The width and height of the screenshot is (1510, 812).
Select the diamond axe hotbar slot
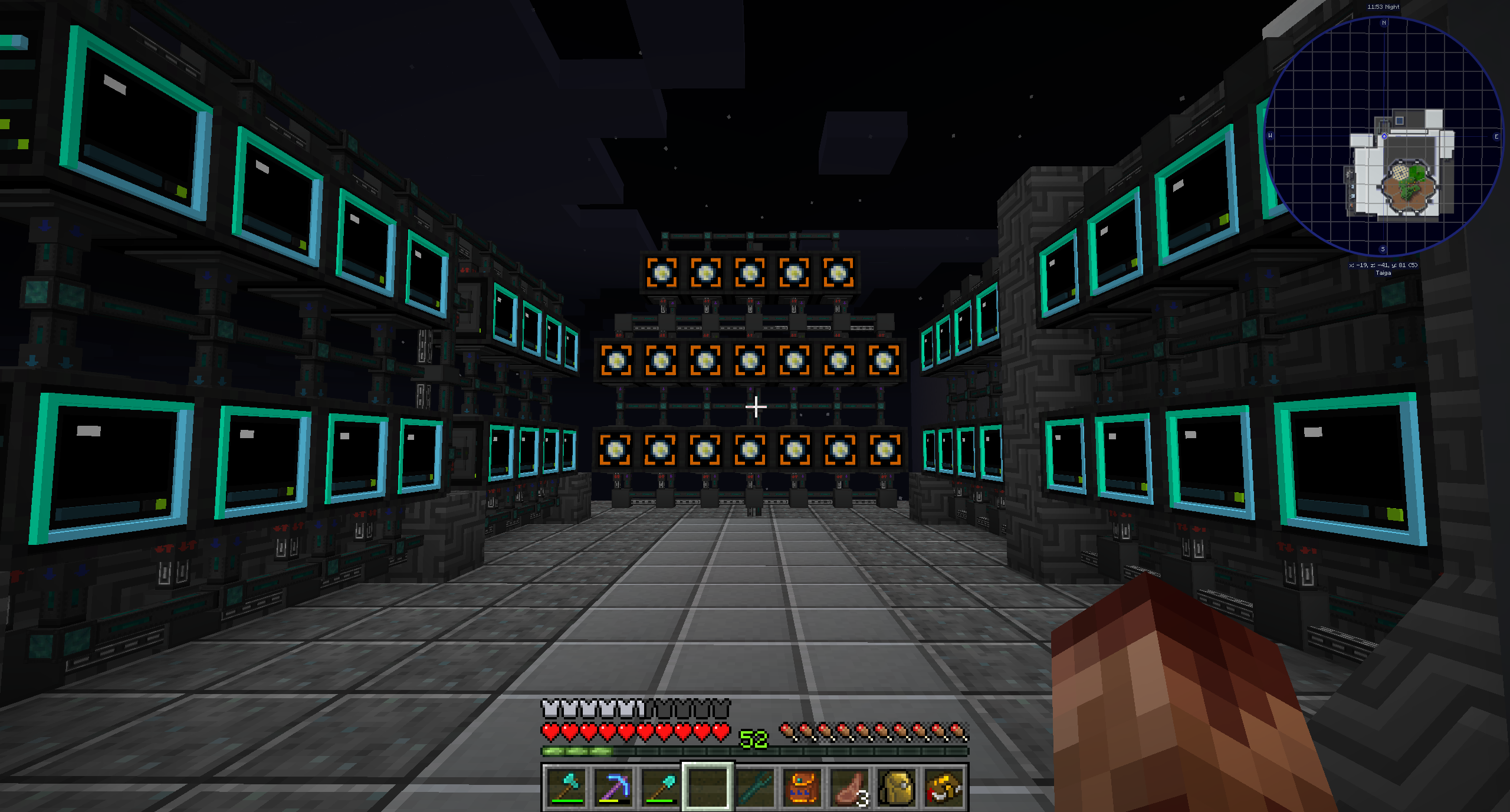point(566,787)
